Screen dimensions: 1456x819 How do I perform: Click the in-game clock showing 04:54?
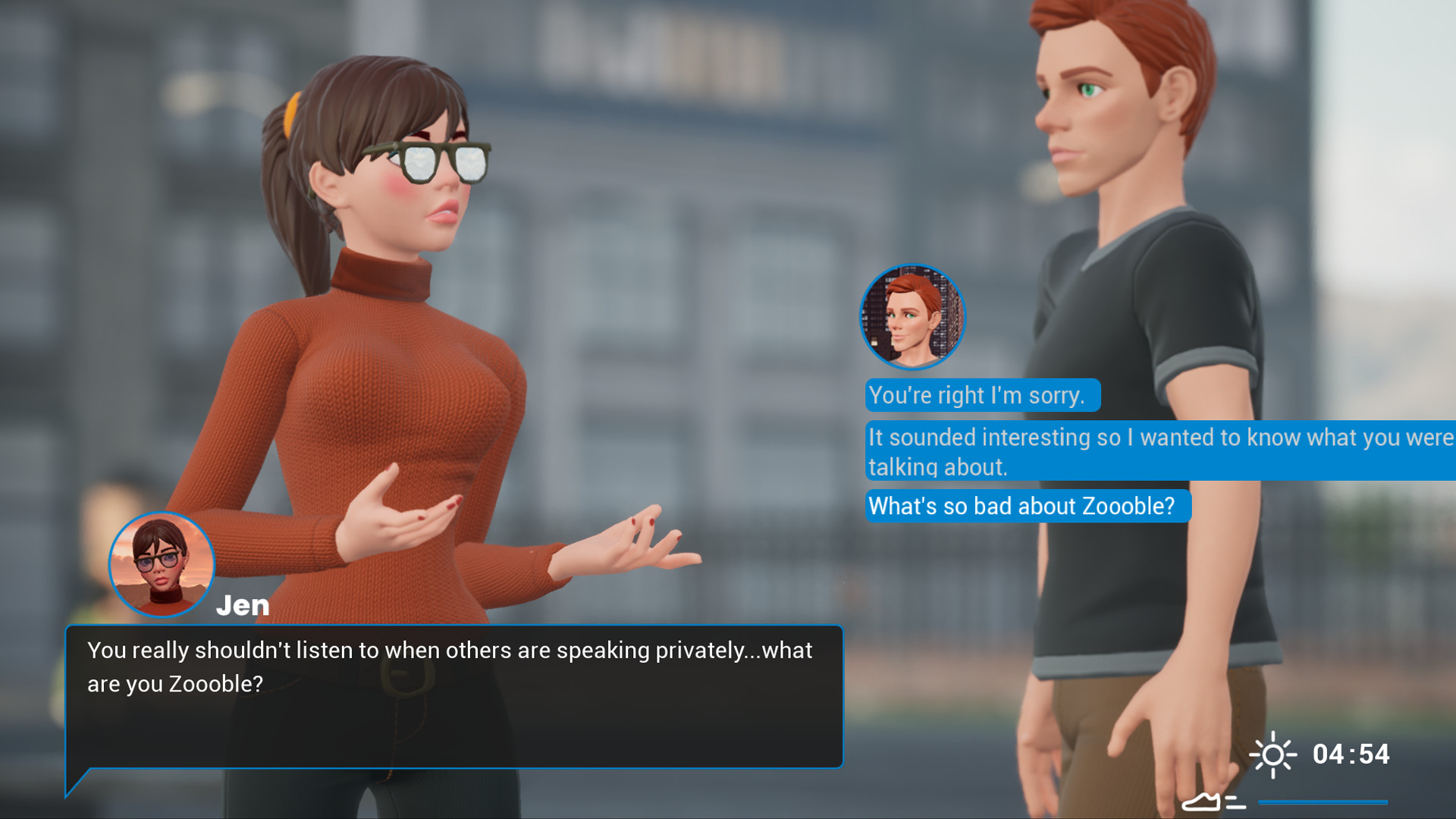(1352, 755)
